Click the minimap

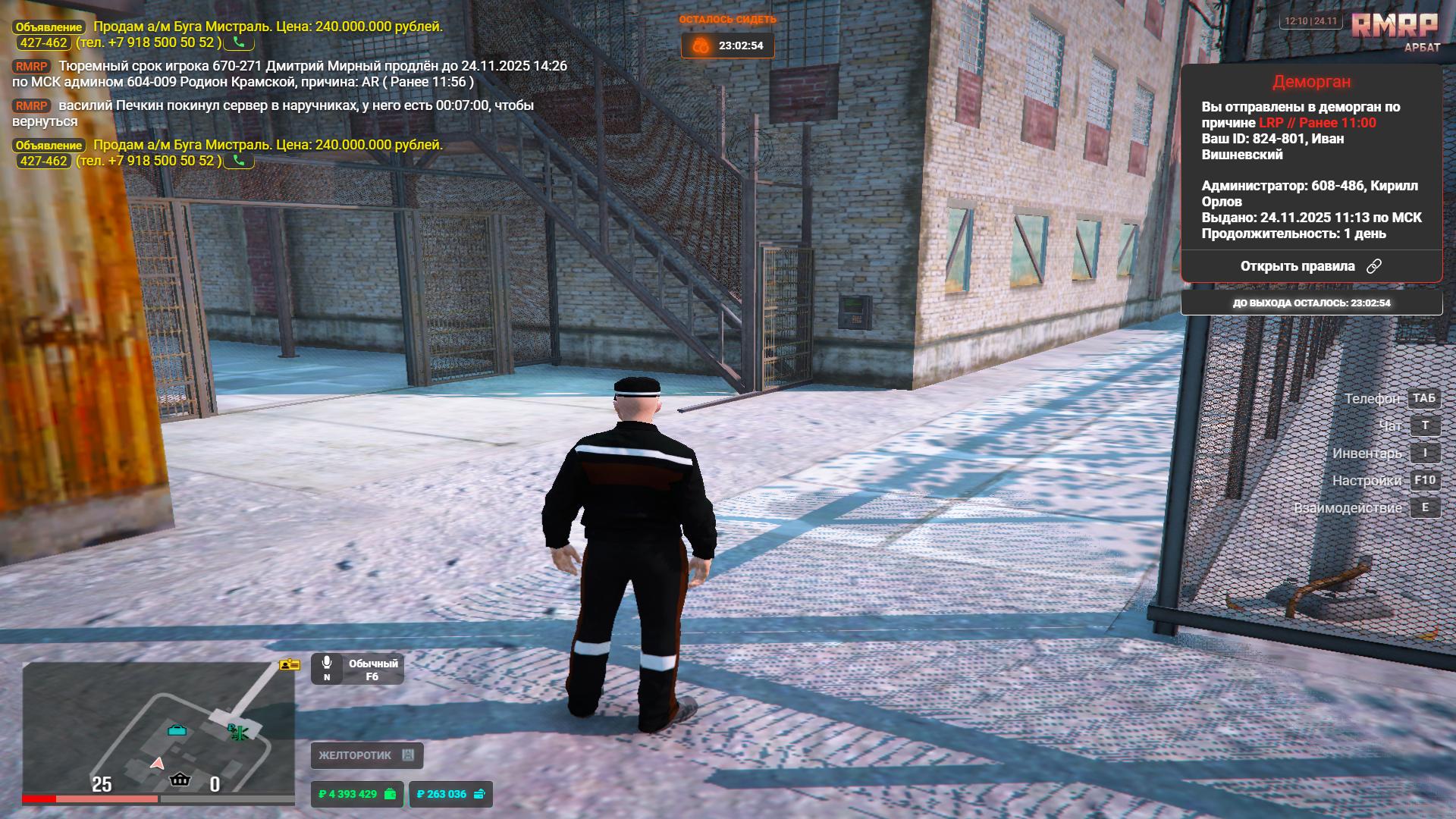tap(158, 728)
